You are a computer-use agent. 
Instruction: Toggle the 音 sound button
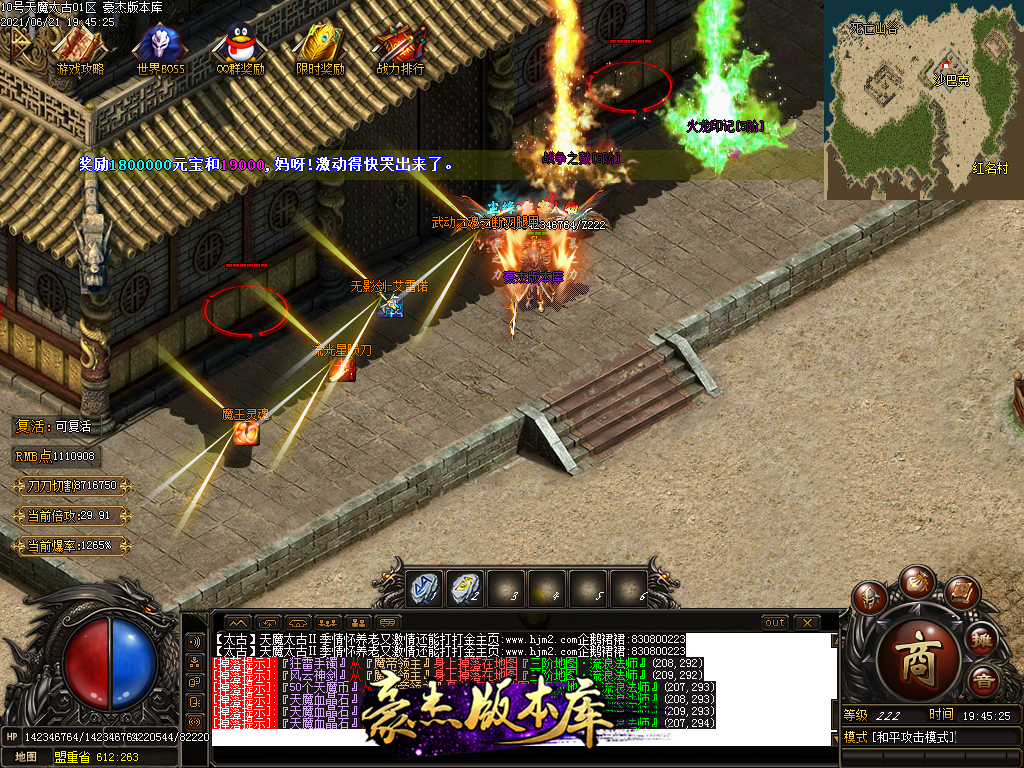(984, 681)
